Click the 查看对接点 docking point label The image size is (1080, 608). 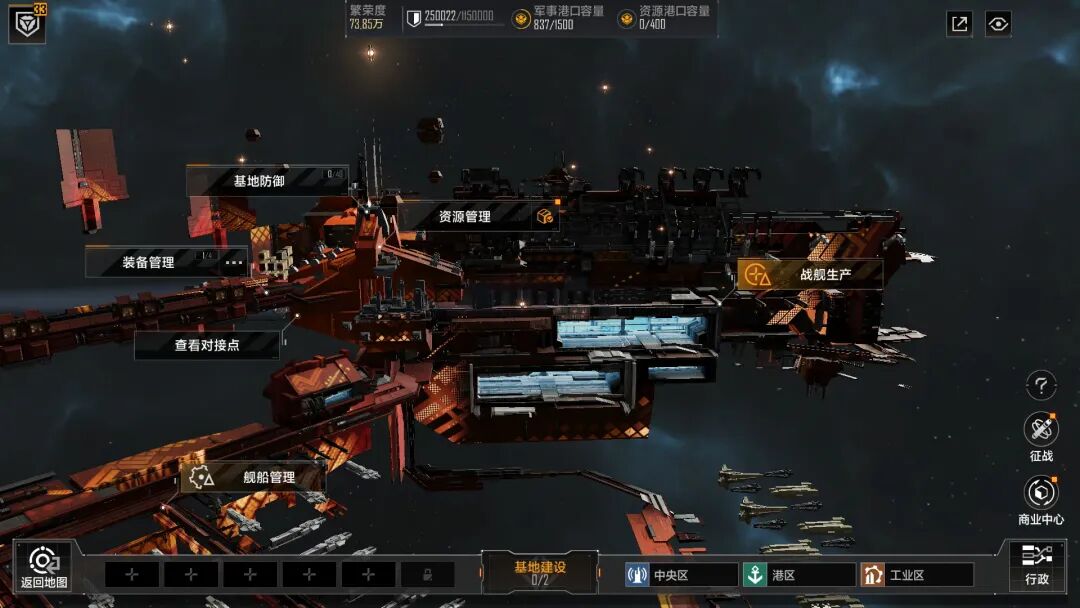[207, 345]
